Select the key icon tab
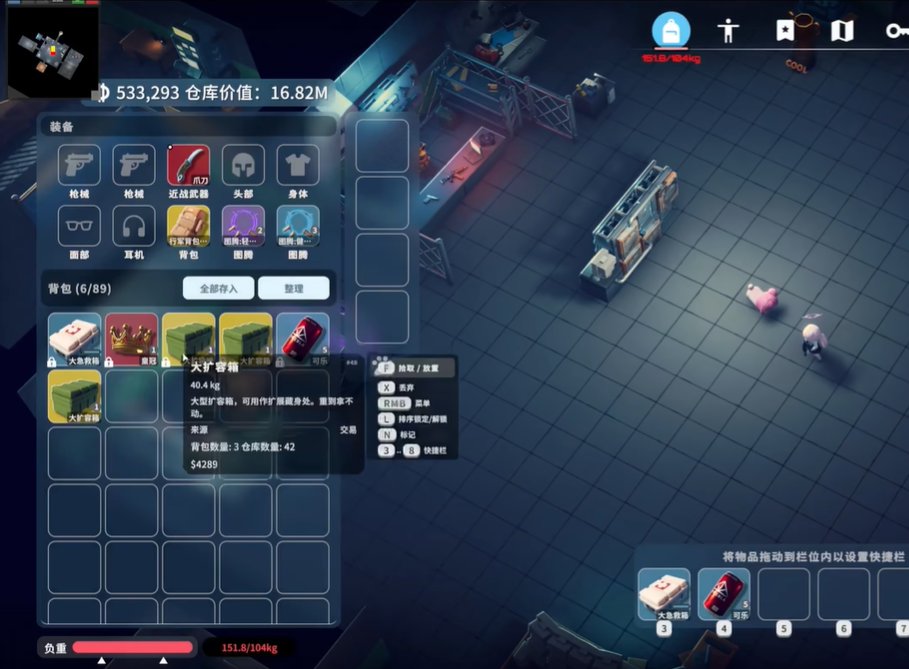Viewport: 909px width, 669px height. [x=896, y=31]
